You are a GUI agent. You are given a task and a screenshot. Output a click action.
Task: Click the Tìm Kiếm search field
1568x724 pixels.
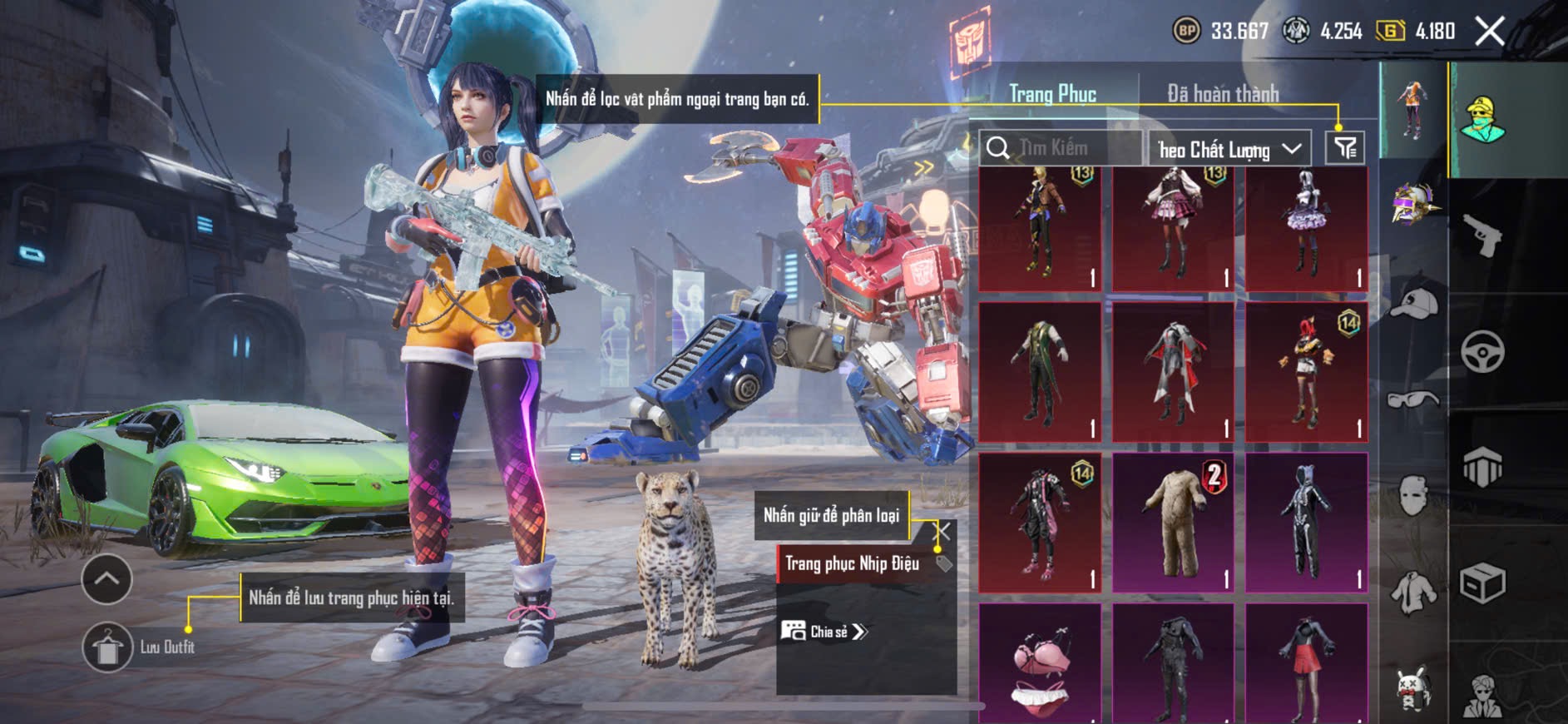tap(1061, 148)
